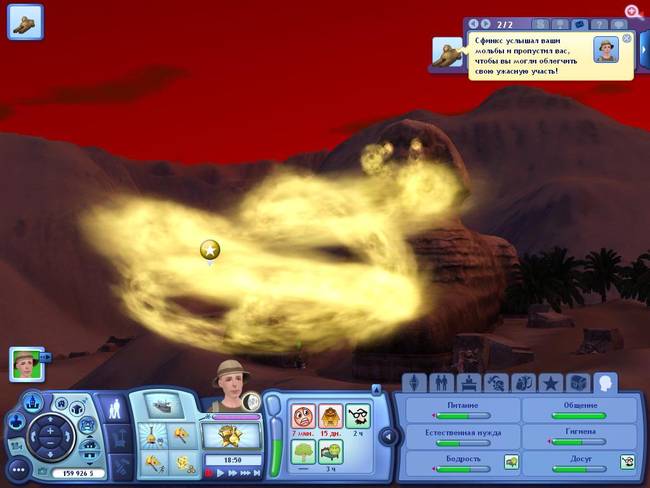Select the Sim portrait on the left edge

pos(25,362)
